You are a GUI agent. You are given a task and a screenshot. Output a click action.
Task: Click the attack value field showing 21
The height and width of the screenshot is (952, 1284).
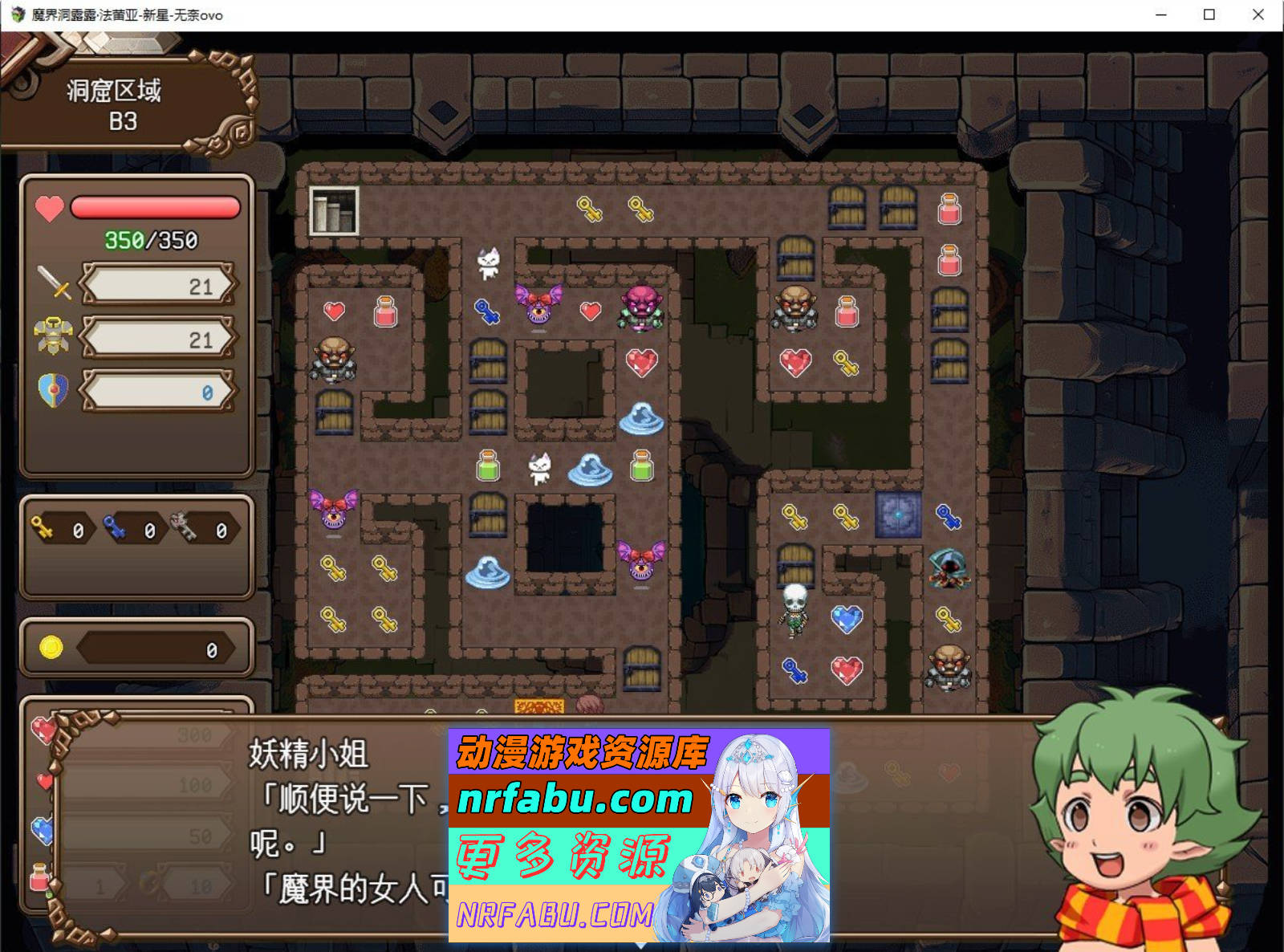(156, 284)
